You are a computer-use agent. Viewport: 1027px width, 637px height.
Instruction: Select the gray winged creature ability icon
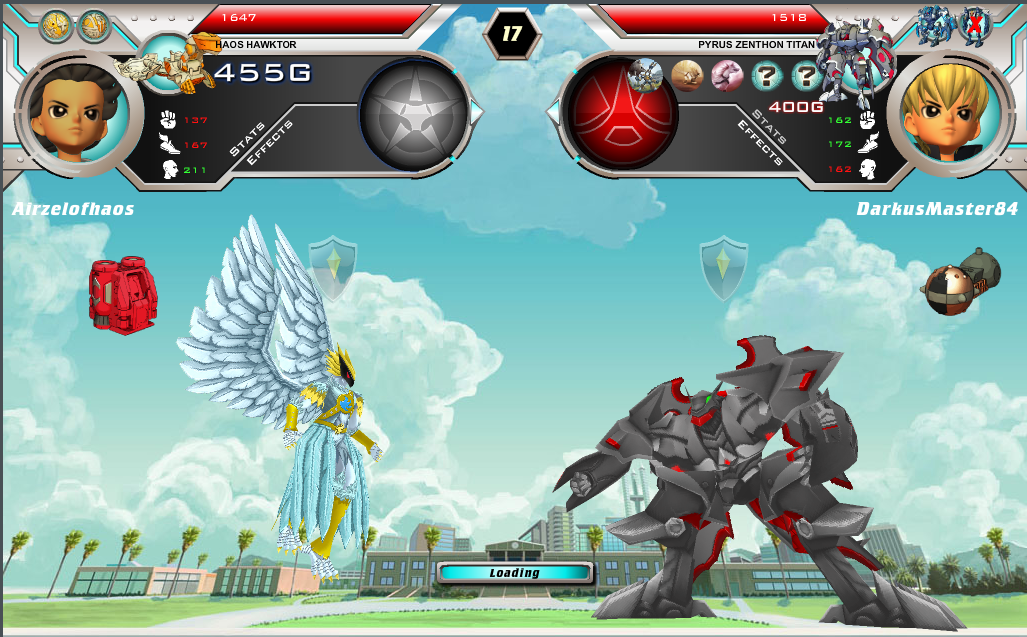[645, 76]
